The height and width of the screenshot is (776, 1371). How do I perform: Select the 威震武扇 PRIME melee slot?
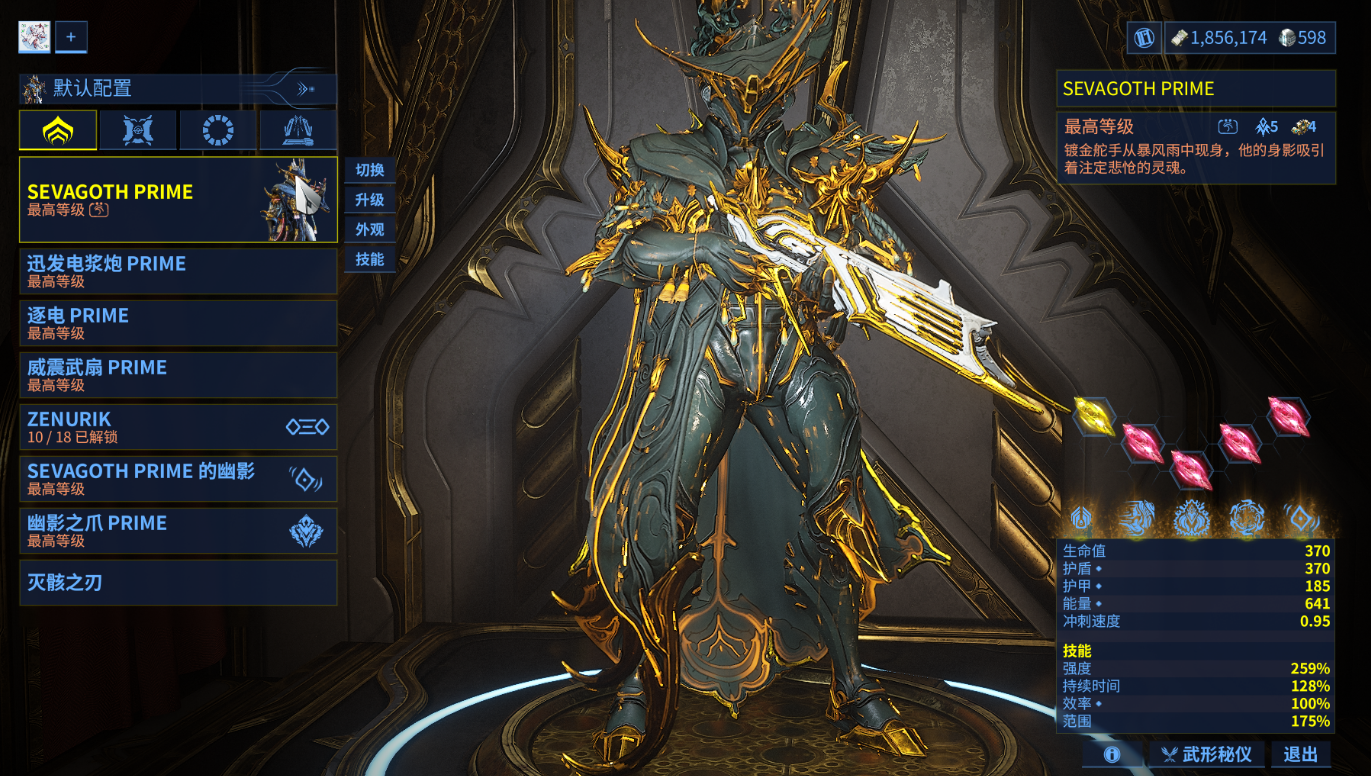pyautogui.click(x=178, y=375)
